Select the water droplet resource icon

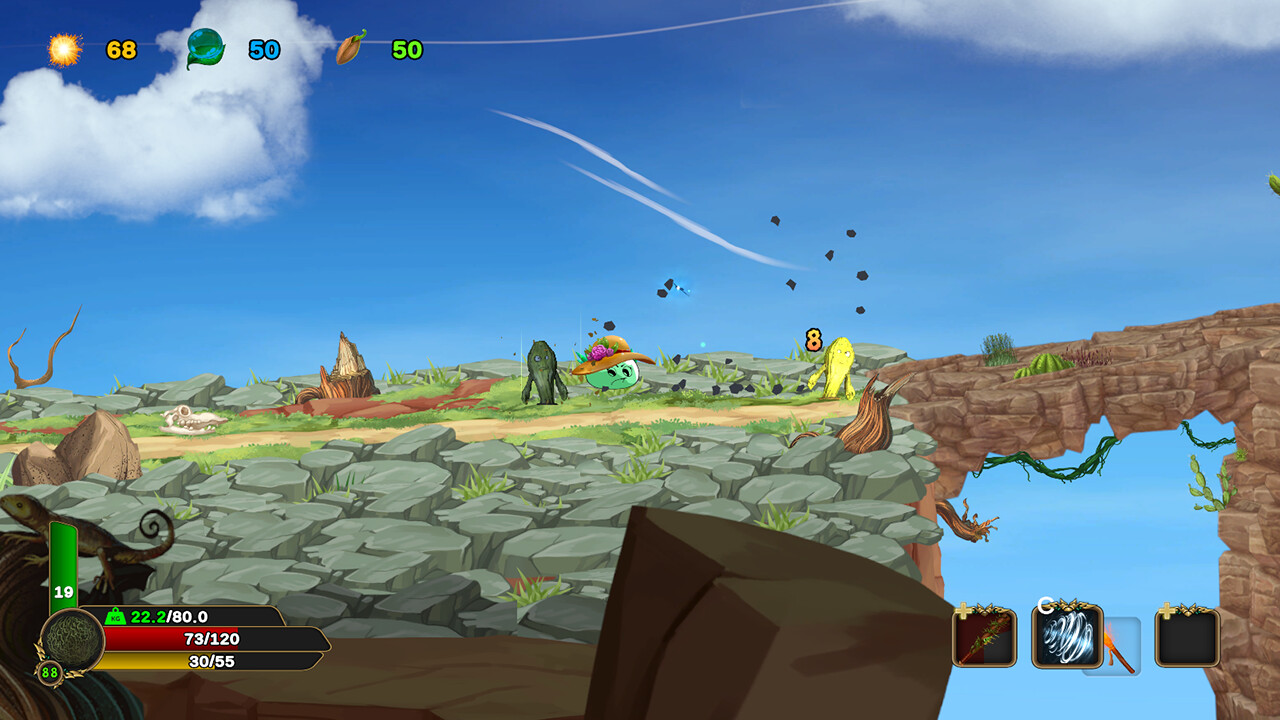[x=203, y=44]
